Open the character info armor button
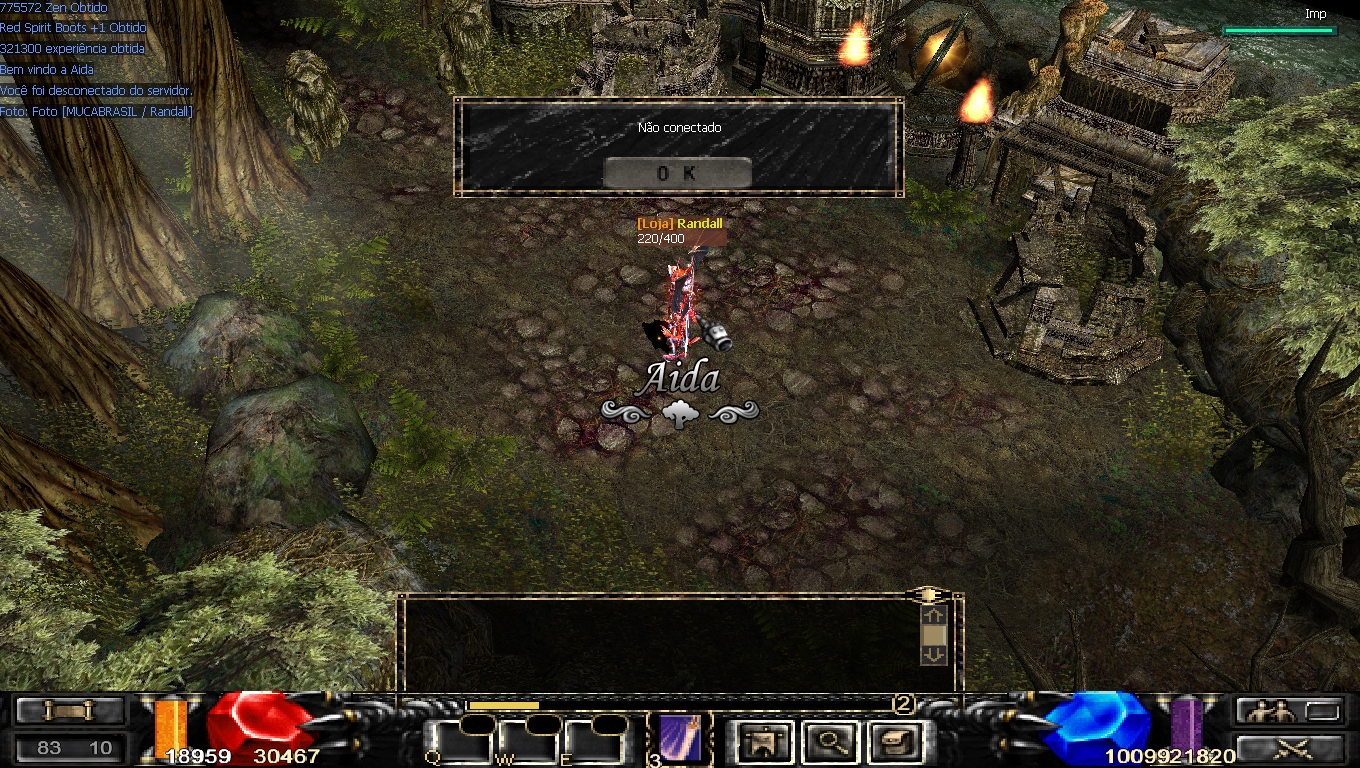The height and width of the screenshot is (768, 1360). coord(765,742)
